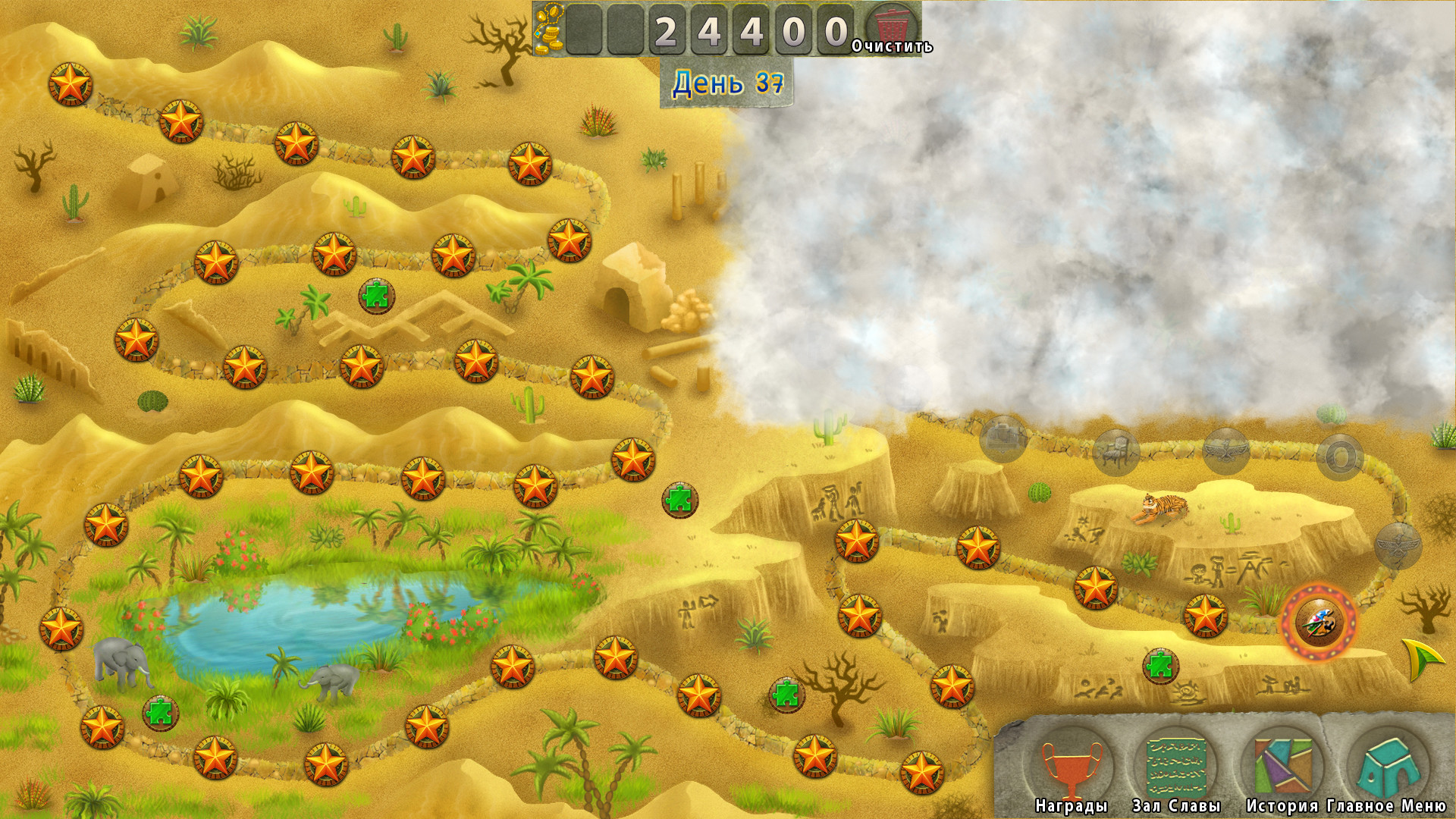Click the score counter showing 24400
Image resolution: width=1456 pixels, height=819 pixels.
tap(748, 30)
